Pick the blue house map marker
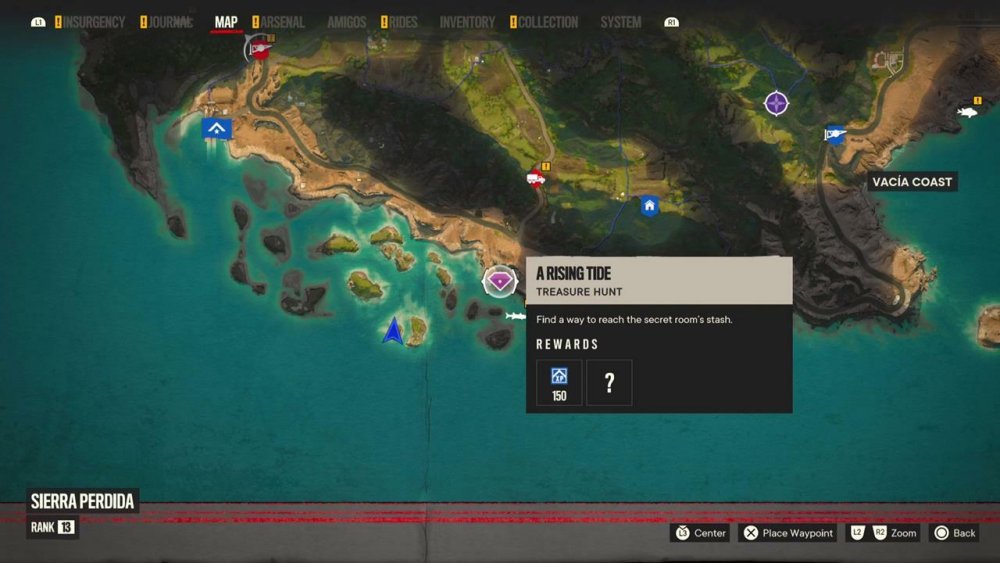1000x563 pixels. (x=650, y=206)
